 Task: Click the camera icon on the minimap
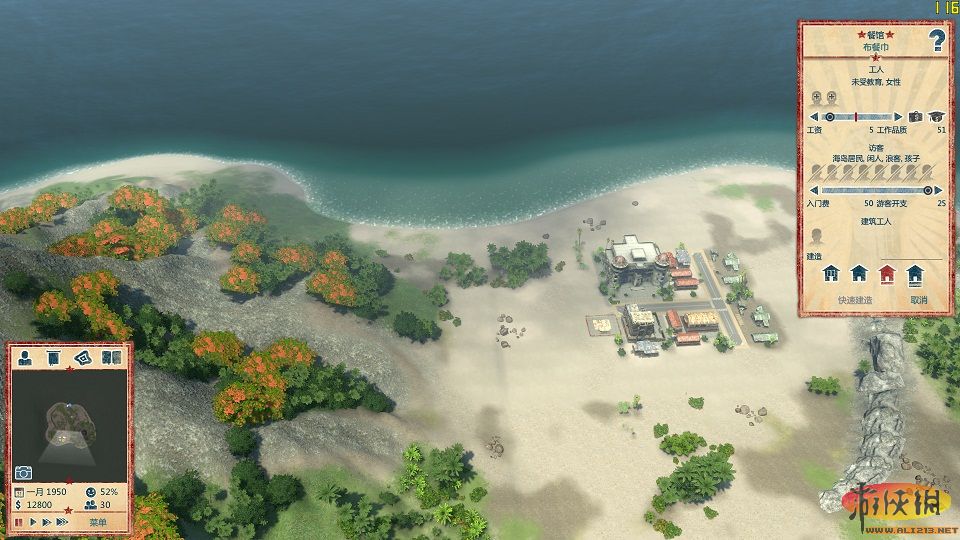pyautogui.click(x=23, y=472)
